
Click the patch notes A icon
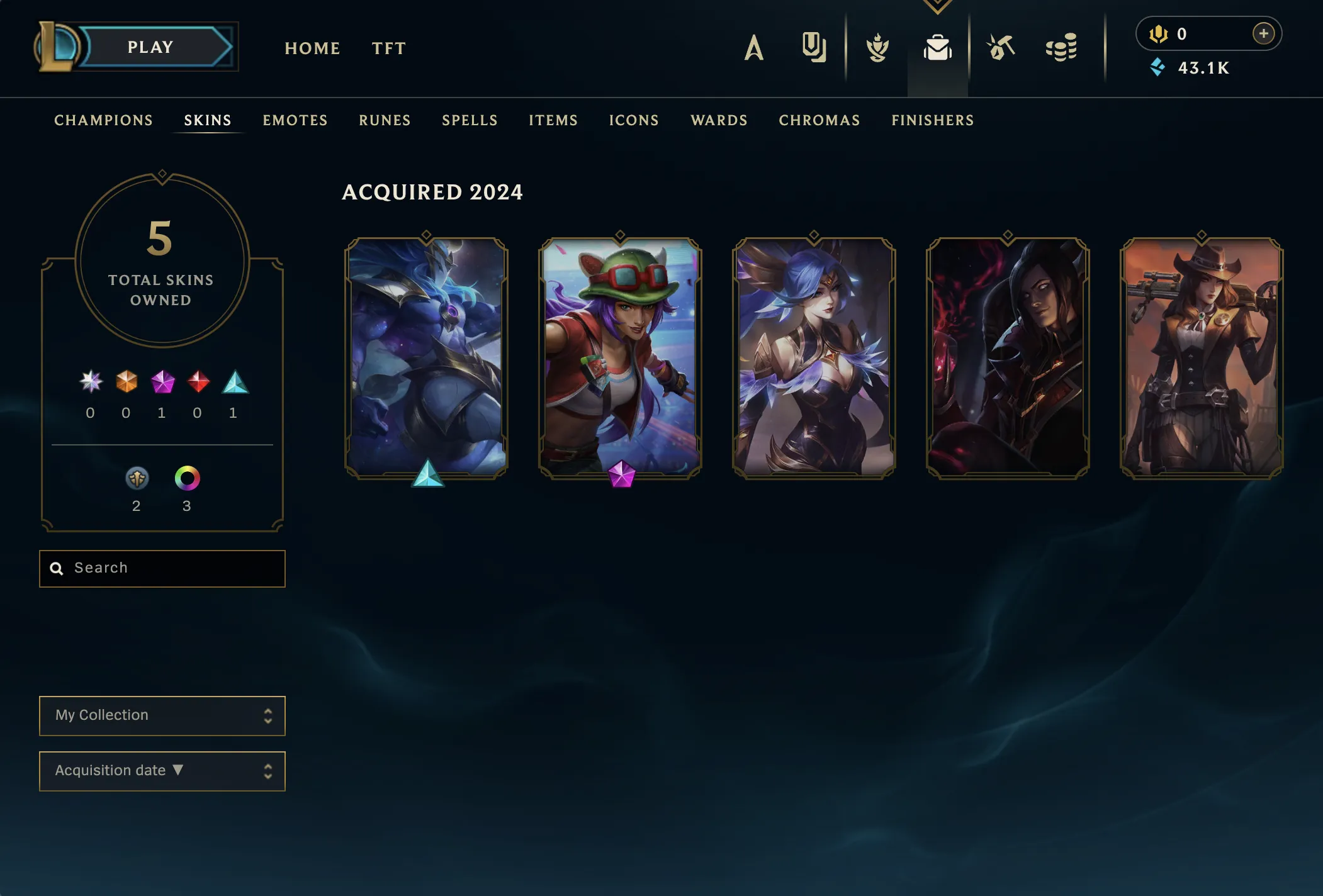coord(753,47)
